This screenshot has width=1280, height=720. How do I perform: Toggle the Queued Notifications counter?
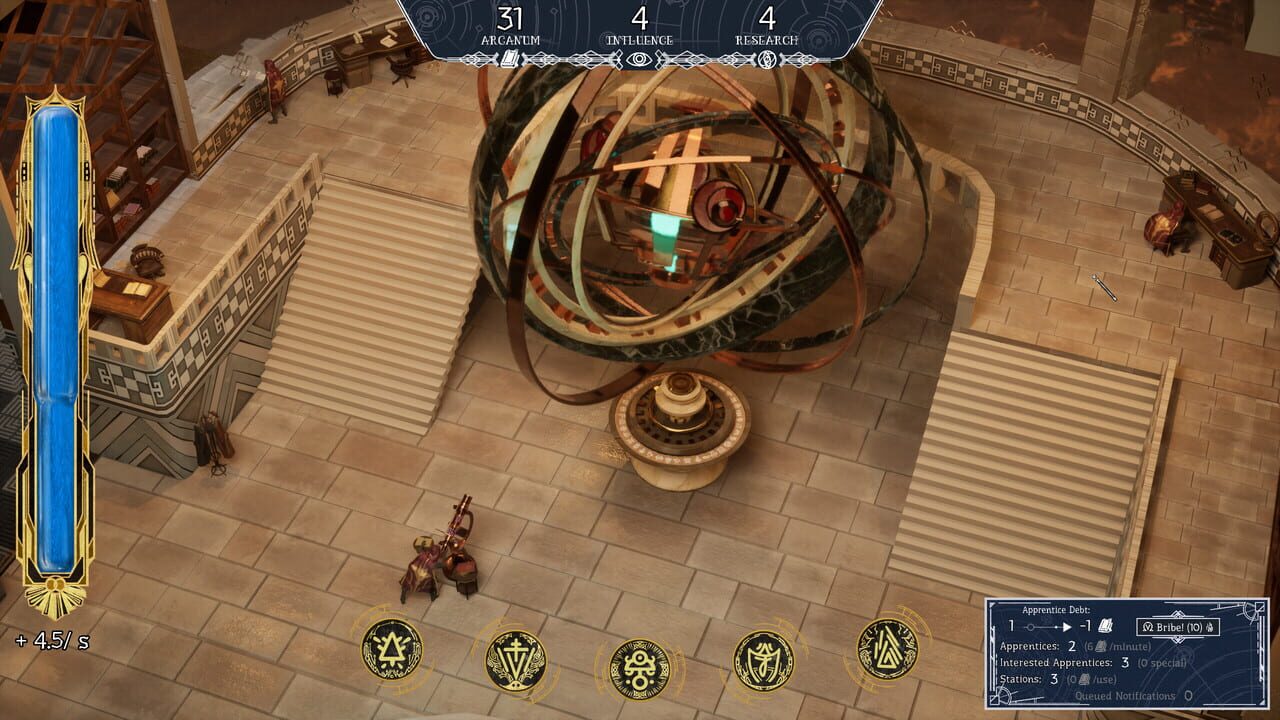point(1132,695)
